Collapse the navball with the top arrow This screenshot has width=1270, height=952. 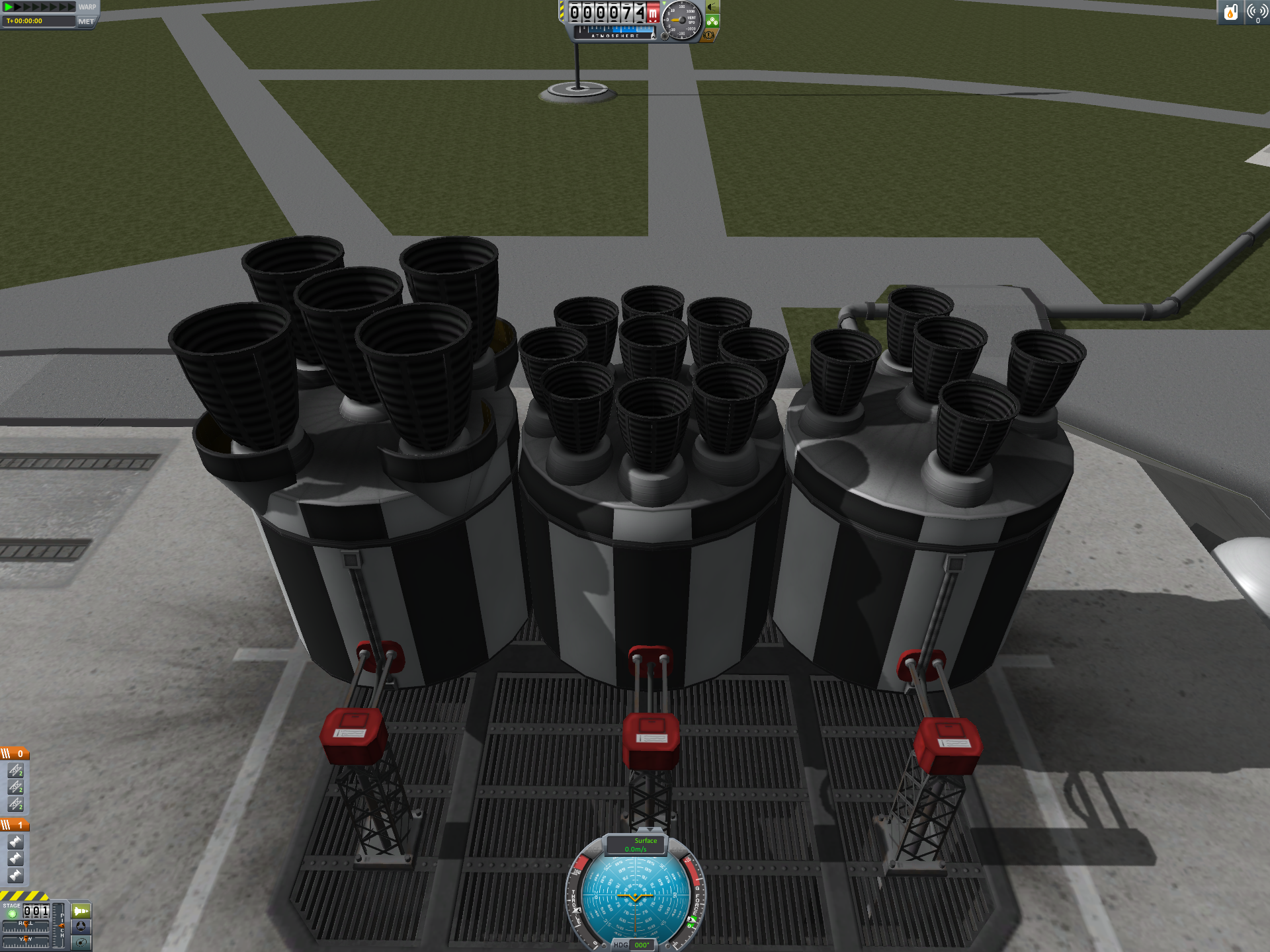coord(650,830)
